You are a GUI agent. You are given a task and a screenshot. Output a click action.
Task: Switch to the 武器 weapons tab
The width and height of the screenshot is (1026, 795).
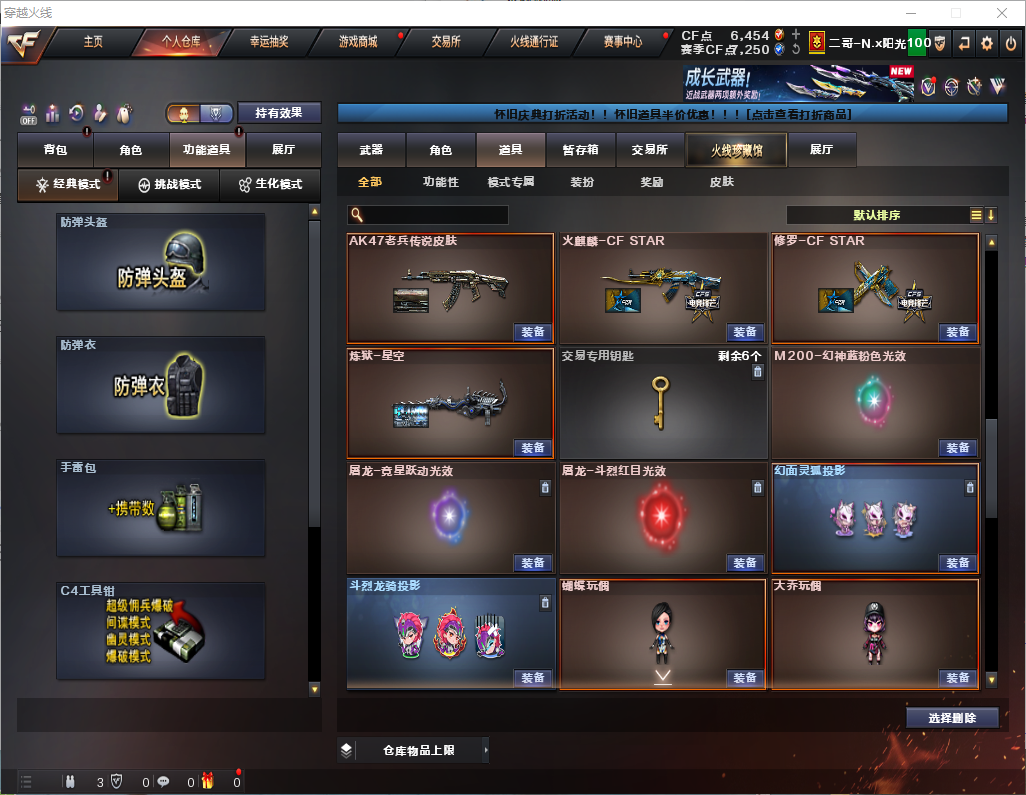click(x=371, y=150)
